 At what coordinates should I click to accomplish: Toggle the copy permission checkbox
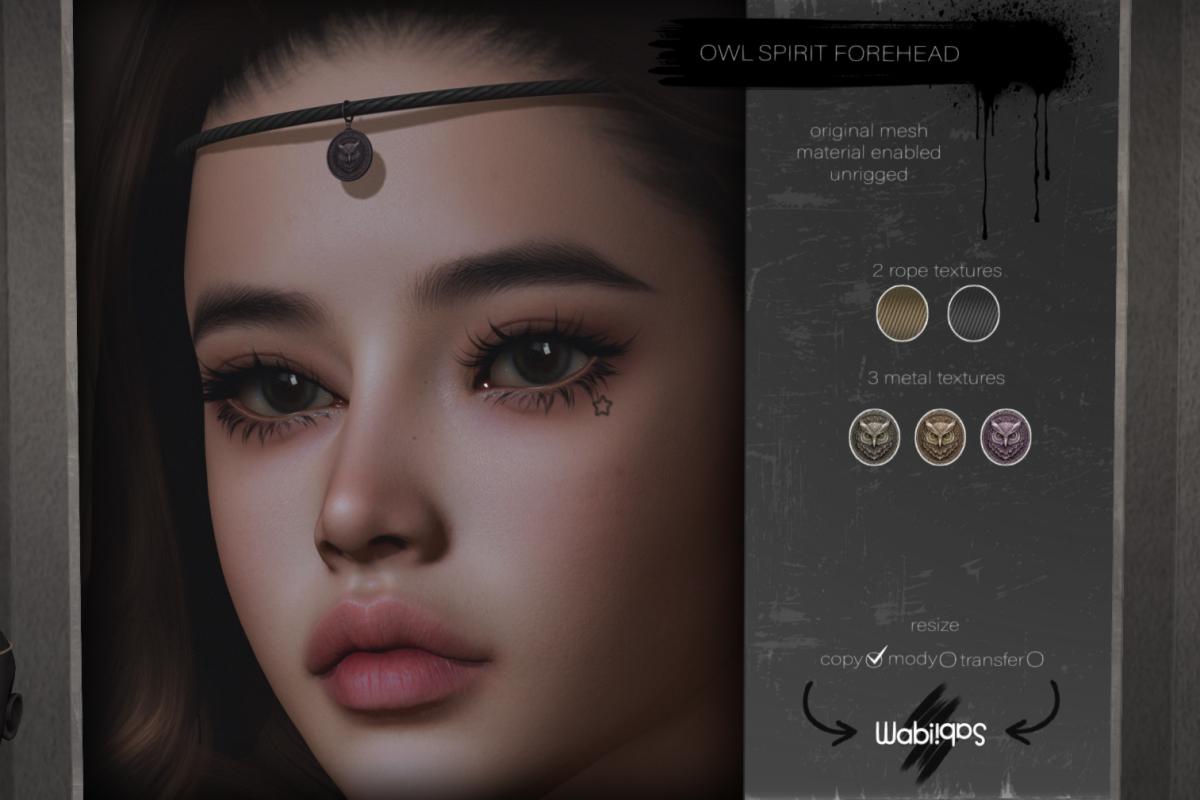(876, 659)
